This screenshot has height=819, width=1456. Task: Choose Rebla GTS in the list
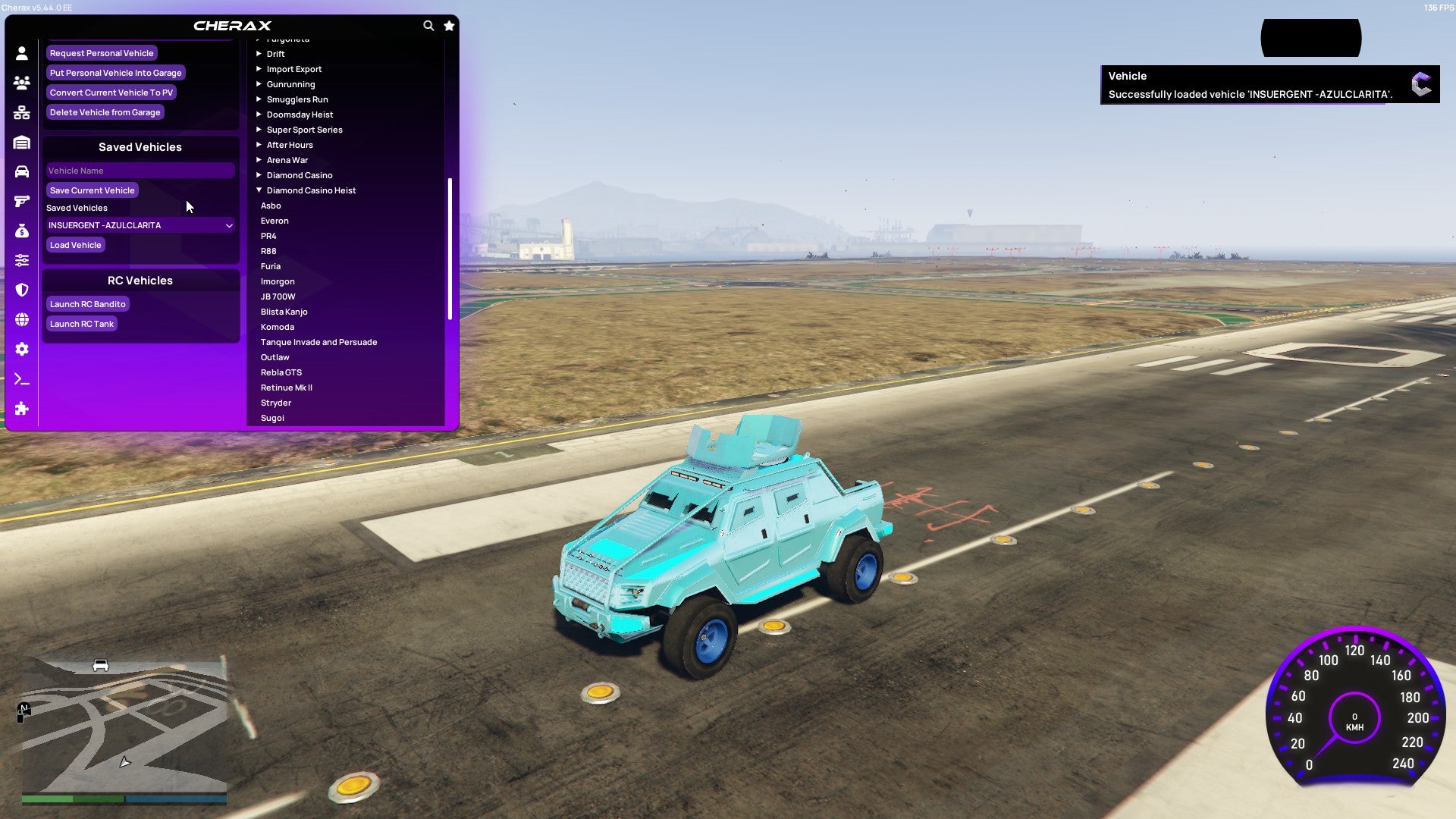tap(281, 372)
